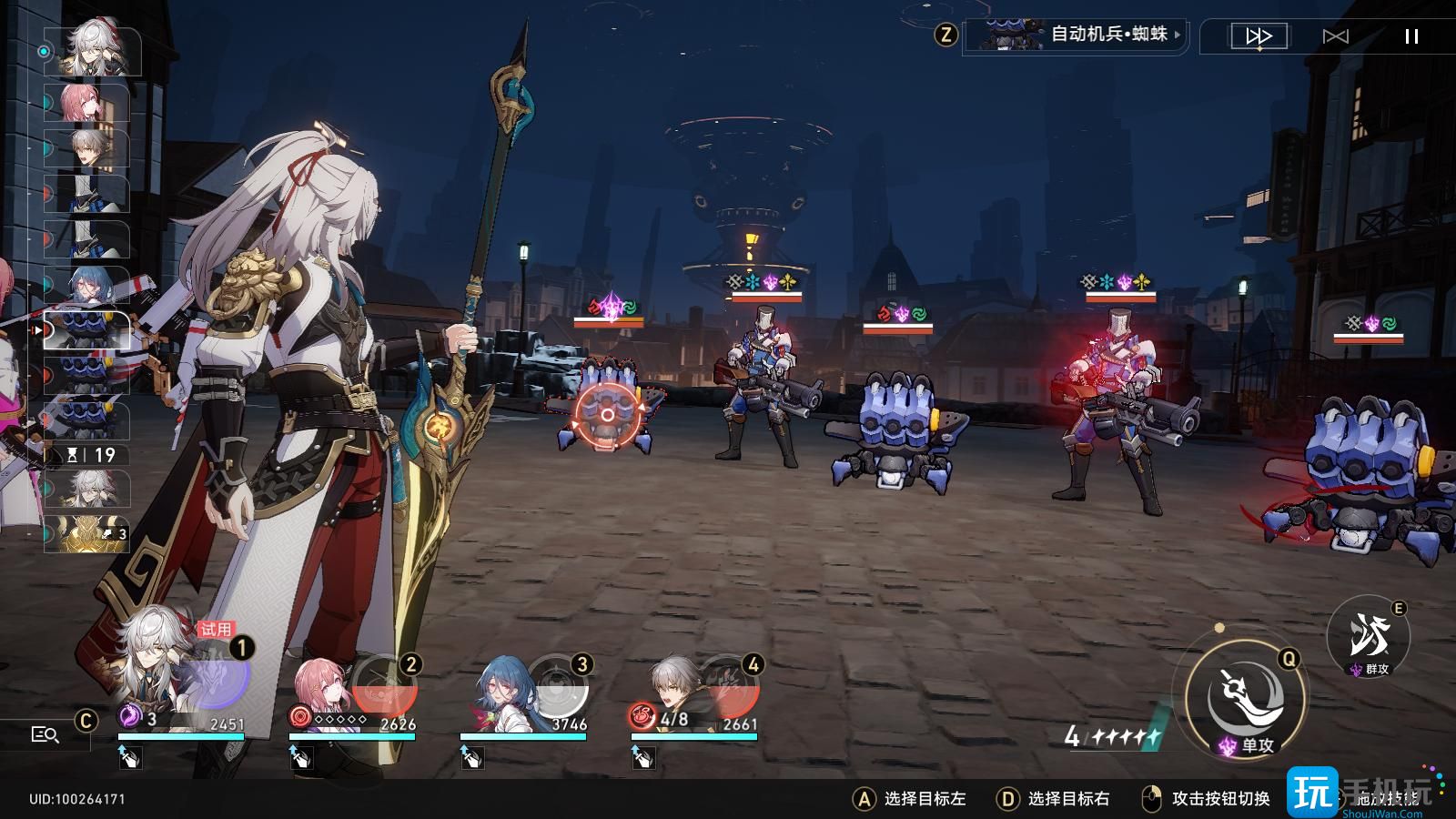
Task: Select the 群攻 area skill
Action: pyautogui.click(x=1369, y=638)
